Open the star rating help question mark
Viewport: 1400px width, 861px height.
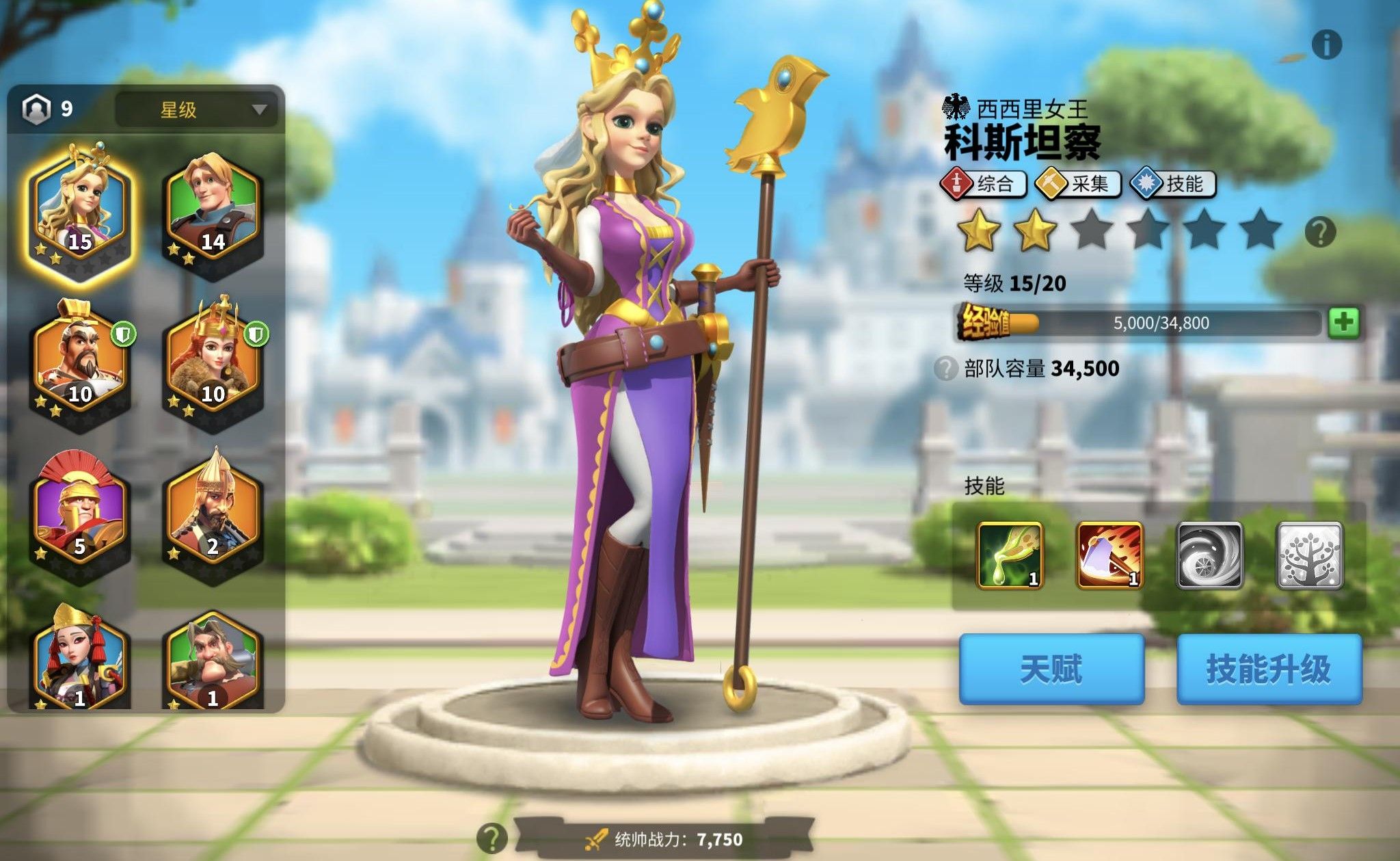tap(1320, 233)
